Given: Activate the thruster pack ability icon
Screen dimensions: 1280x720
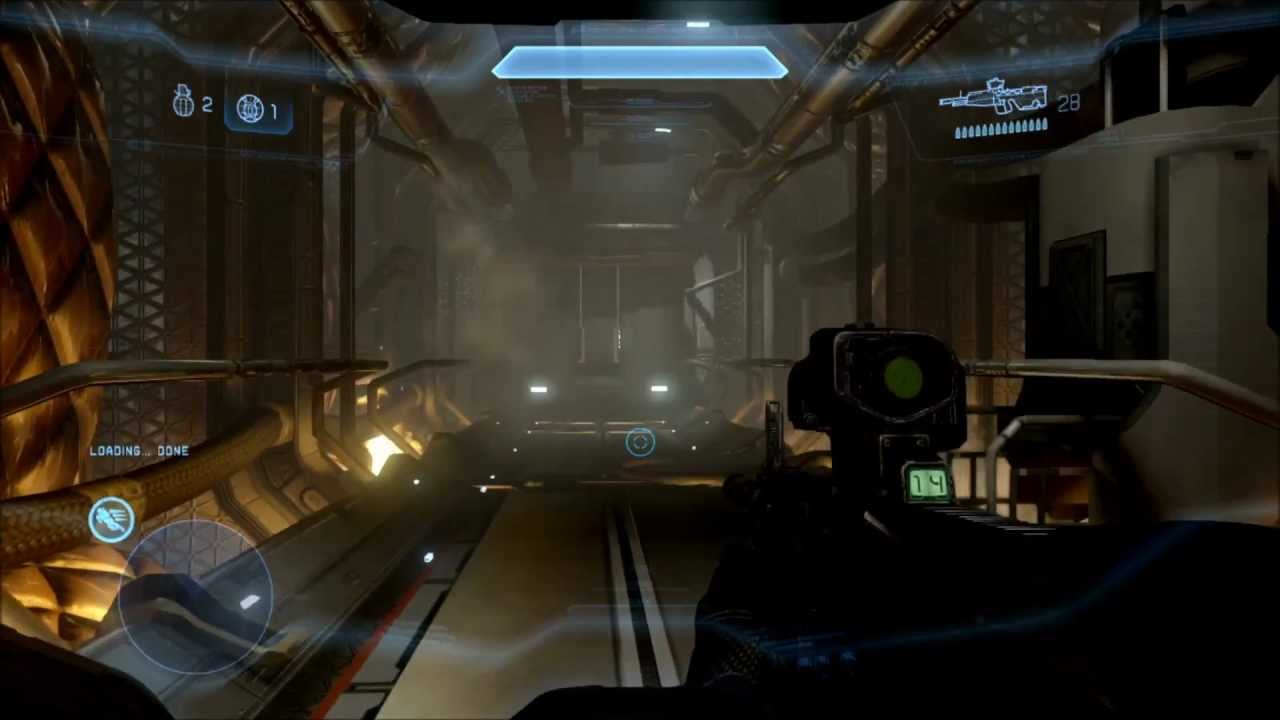Looking at the screenshot, I should (111, 519).
